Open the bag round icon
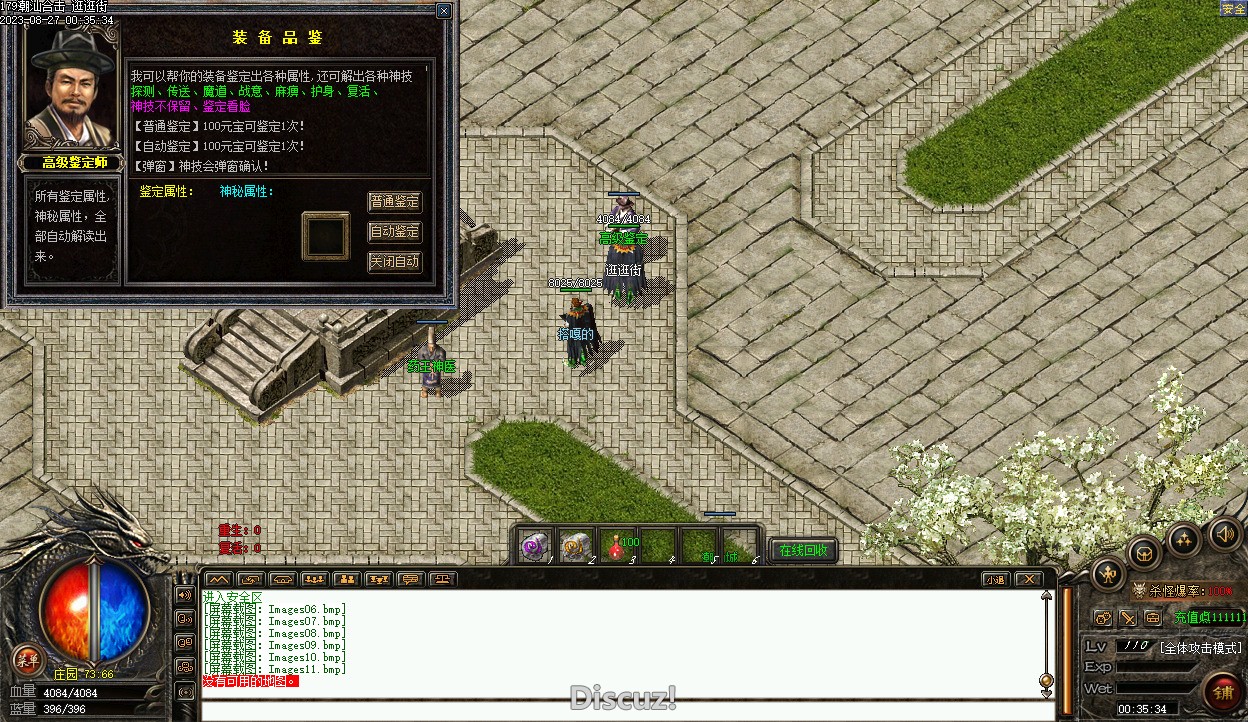1248x722 pixels. [x=1144, y=551]
